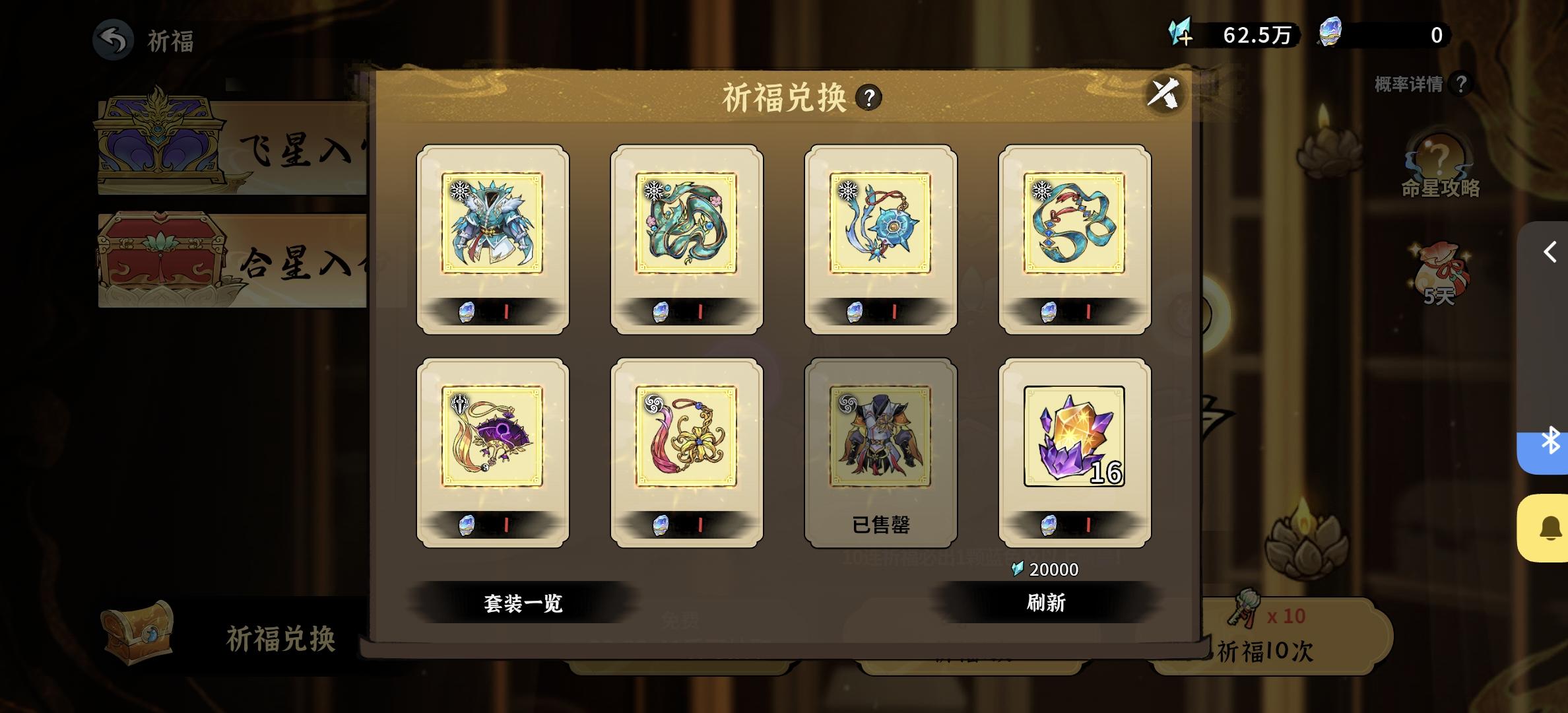Screen dimensions: 1568x713
Task: Click the 概率详情 question mark icon
Action: click(1460, 85)
